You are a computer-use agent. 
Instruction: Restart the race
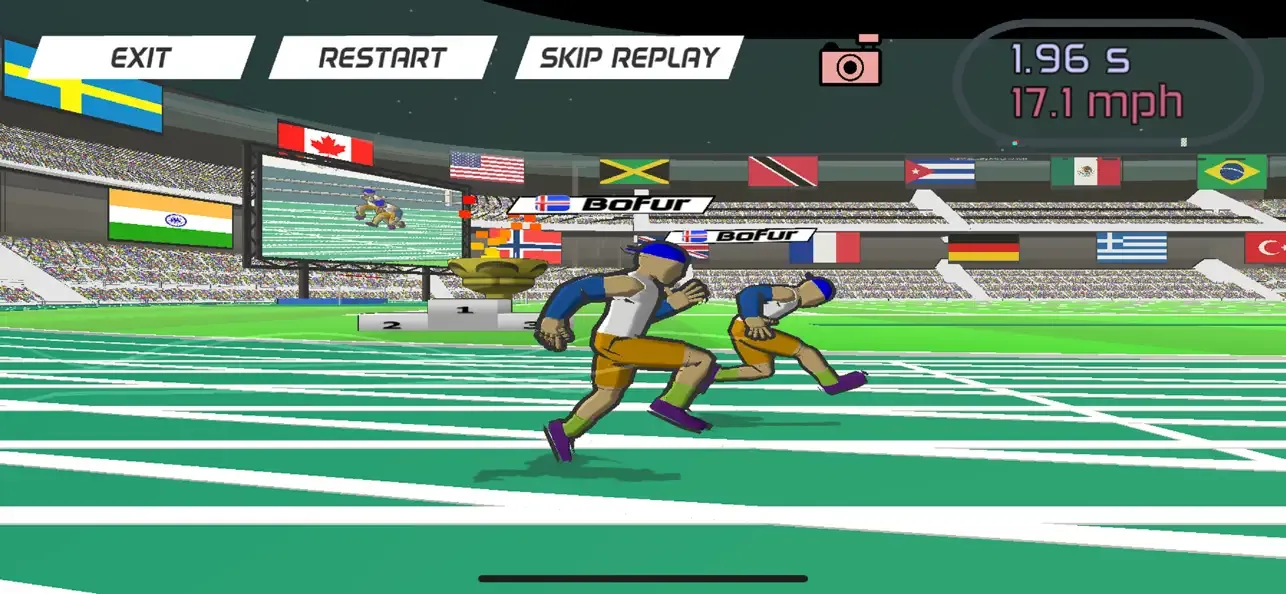[383, 58]
